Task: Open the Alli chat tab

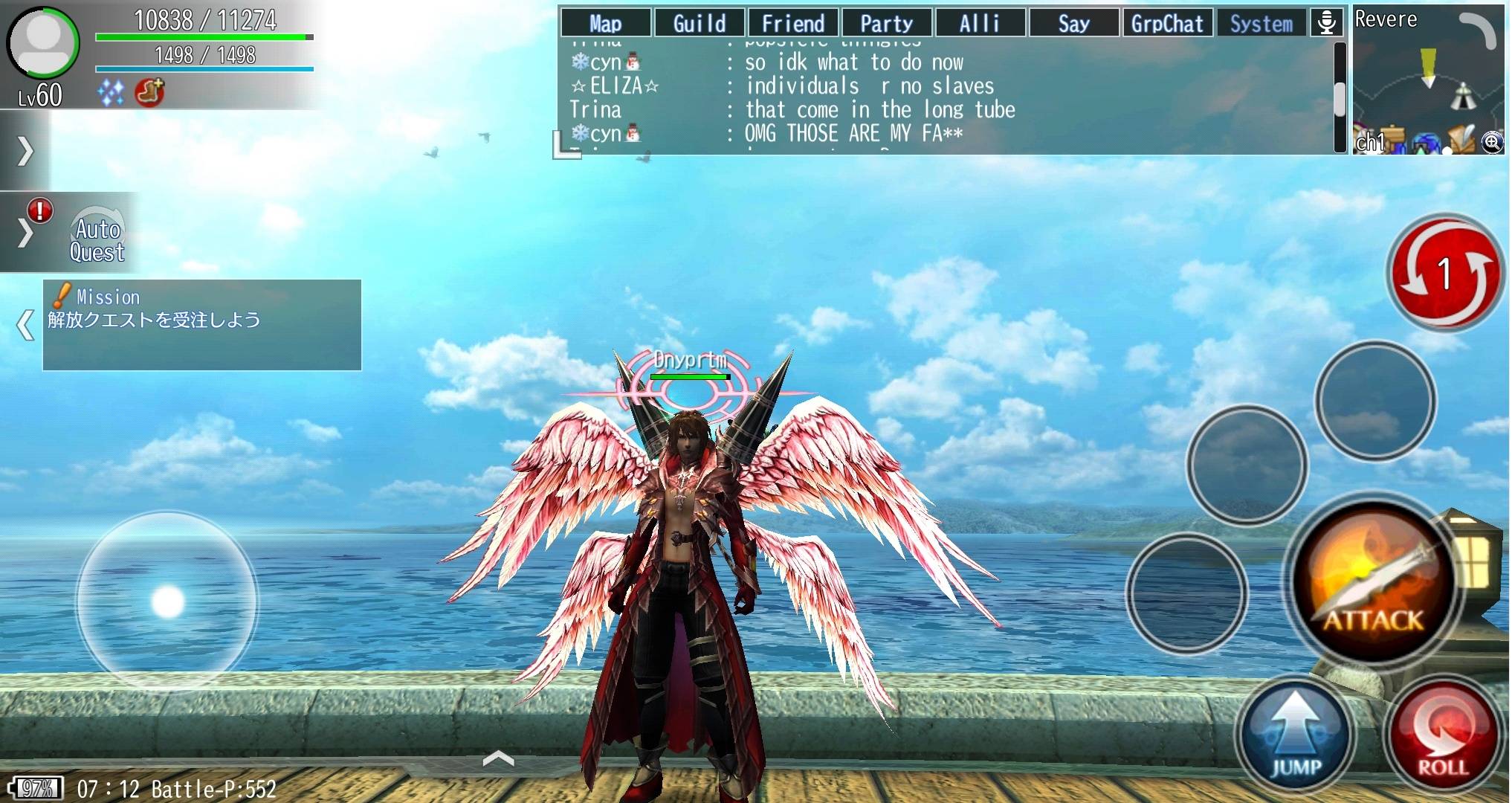Action: tap(980, 23)
